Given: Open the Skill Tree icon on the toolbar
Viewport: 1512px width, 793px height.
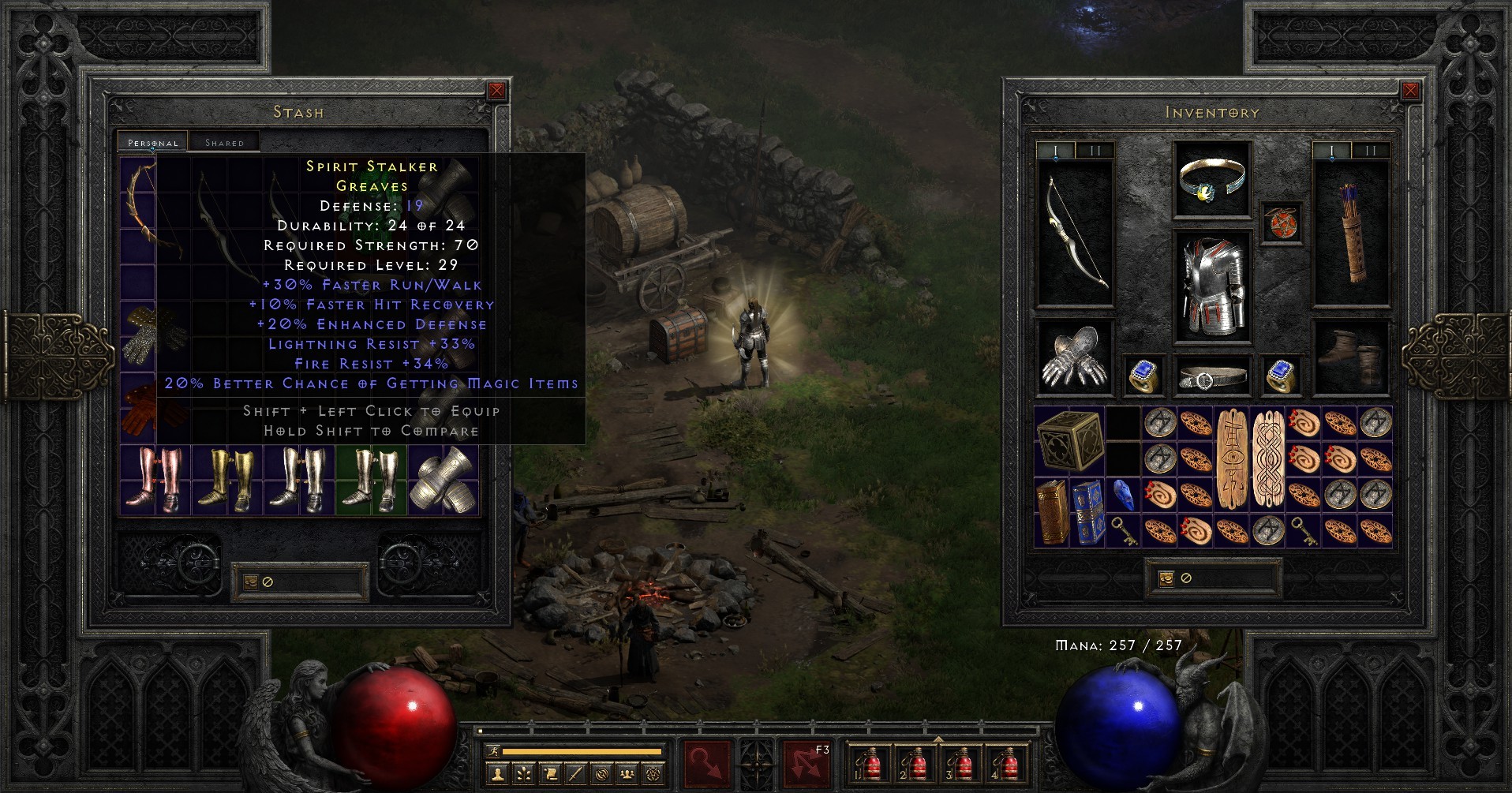Looking at the screenshot, I should [526, 776].
